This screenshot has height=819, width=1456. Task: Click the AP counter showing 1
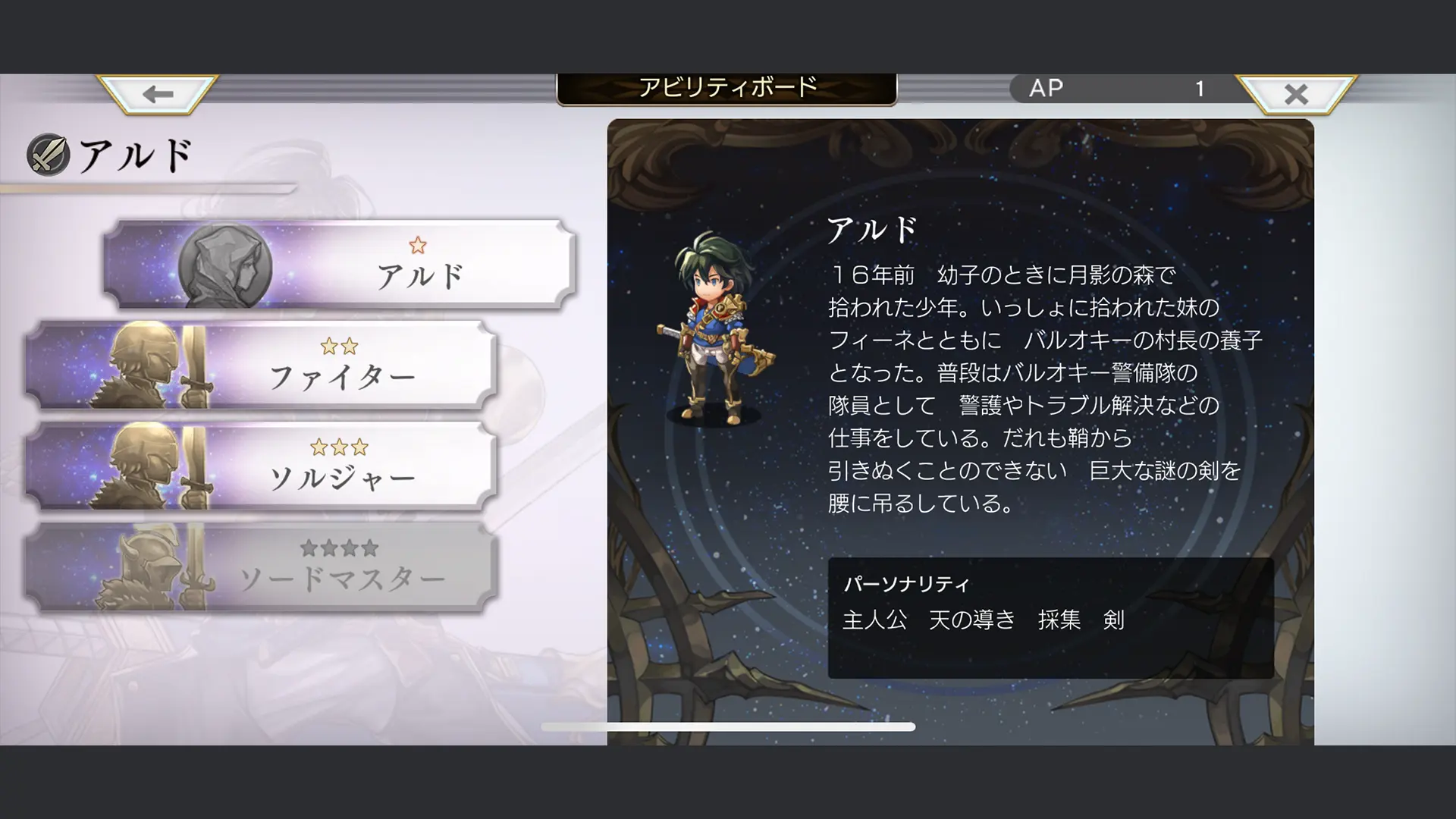(1122, 88)
